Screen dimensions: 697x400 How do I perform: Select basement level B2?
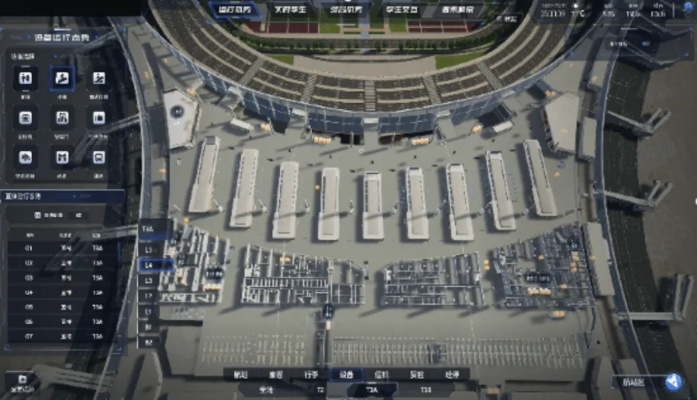coord(149,341)
